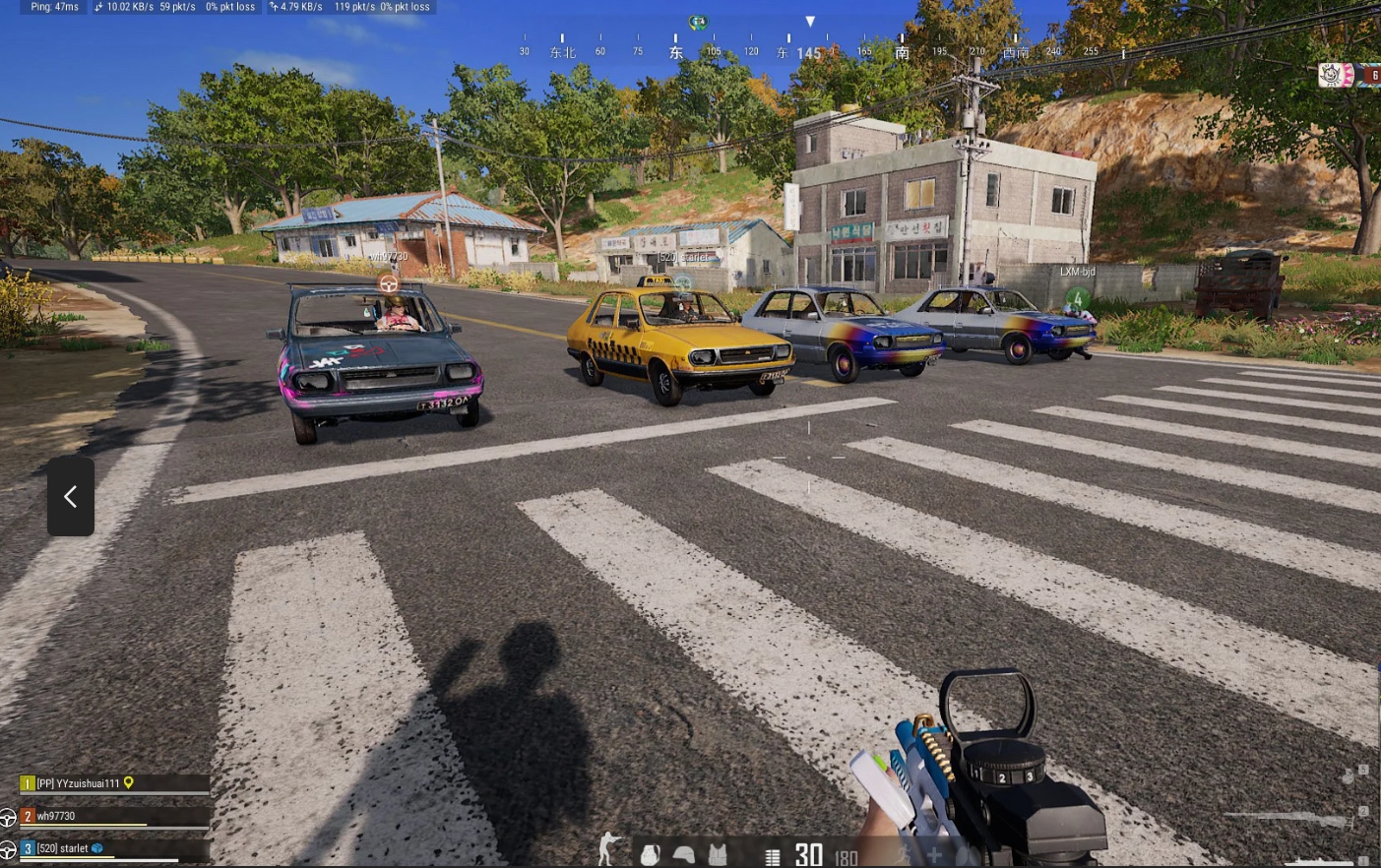
Task: Click the standing stance icon
Action: click(x=608, y=849)
